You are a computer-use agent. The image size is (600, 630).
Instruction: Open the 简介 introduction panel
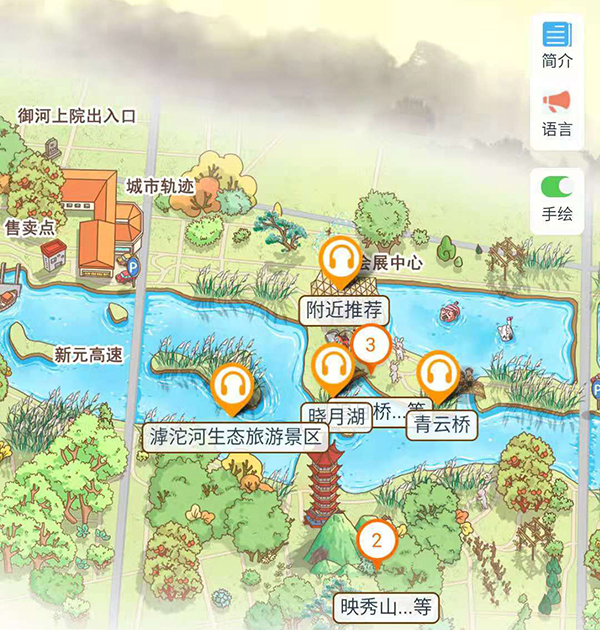[x=557, y=44]
